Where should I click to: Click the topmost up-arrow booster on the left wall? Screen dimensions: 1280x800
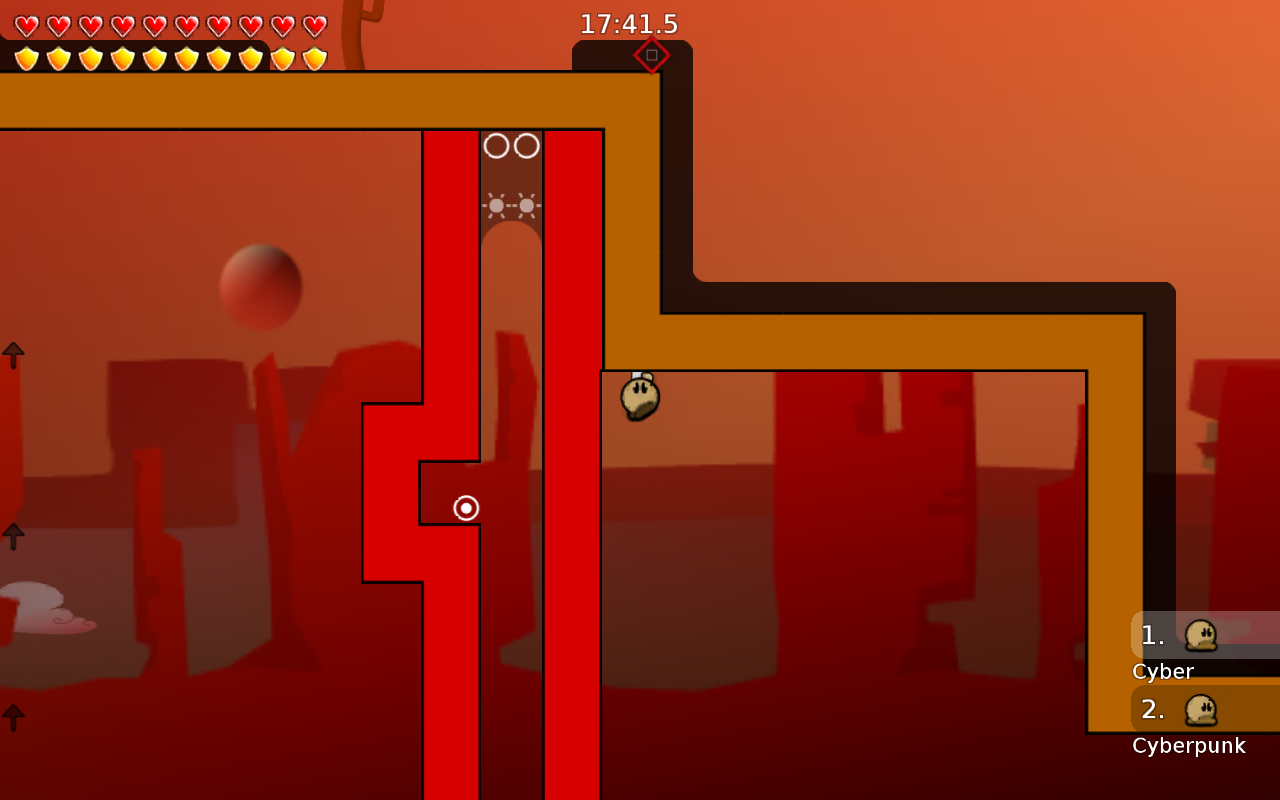(x=13, y=353)
